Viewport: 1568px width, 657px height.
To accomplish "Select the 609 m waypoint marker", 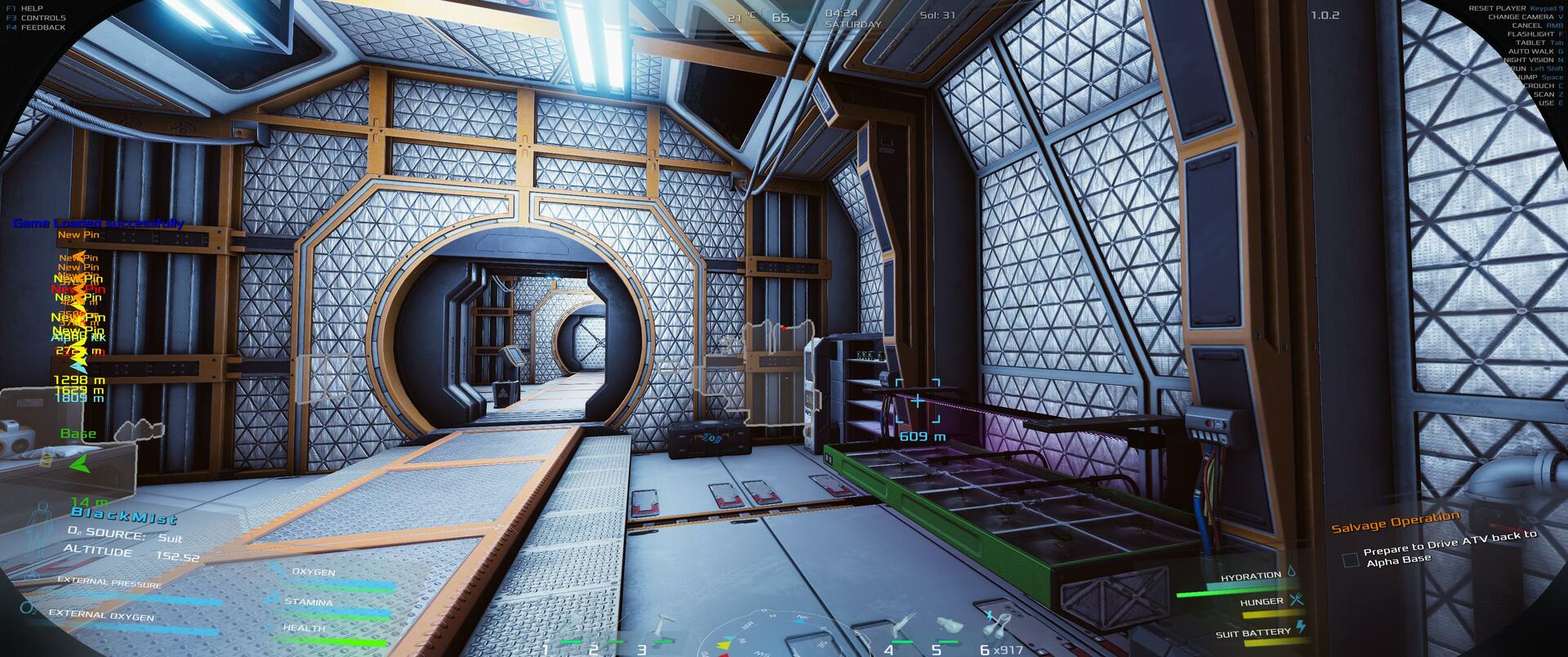I will click(x=917, y=401).
